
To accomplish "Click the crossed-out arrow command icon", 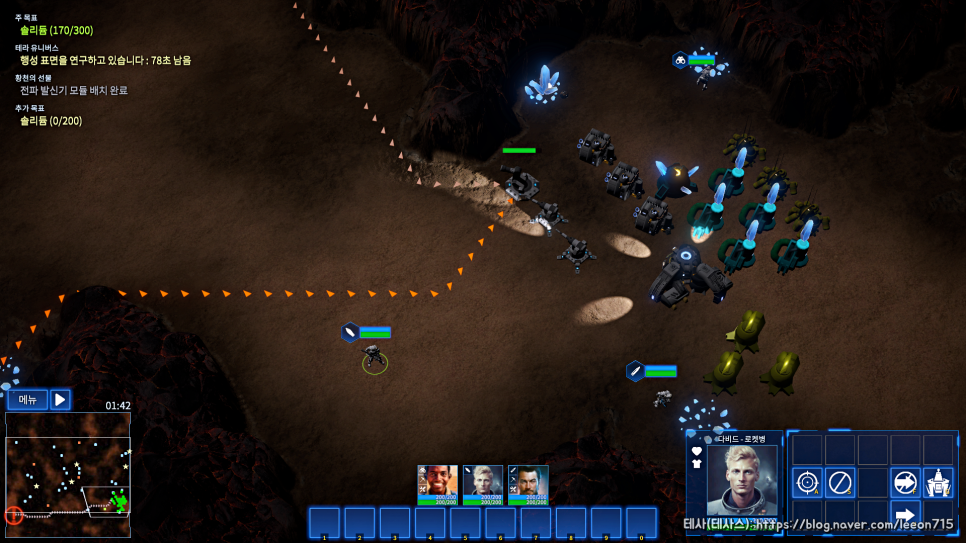I will tap(905, 483).
